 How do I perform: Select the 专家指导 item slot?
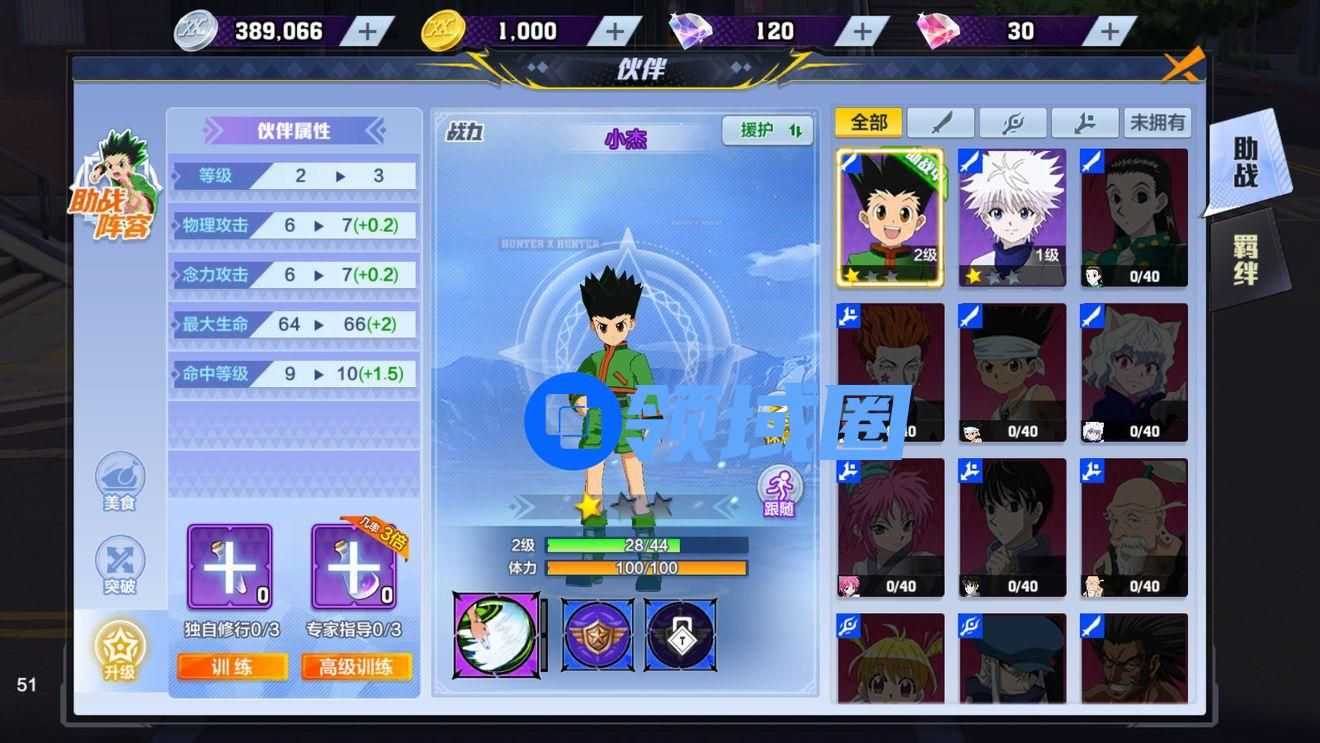[x=354, y=567]
